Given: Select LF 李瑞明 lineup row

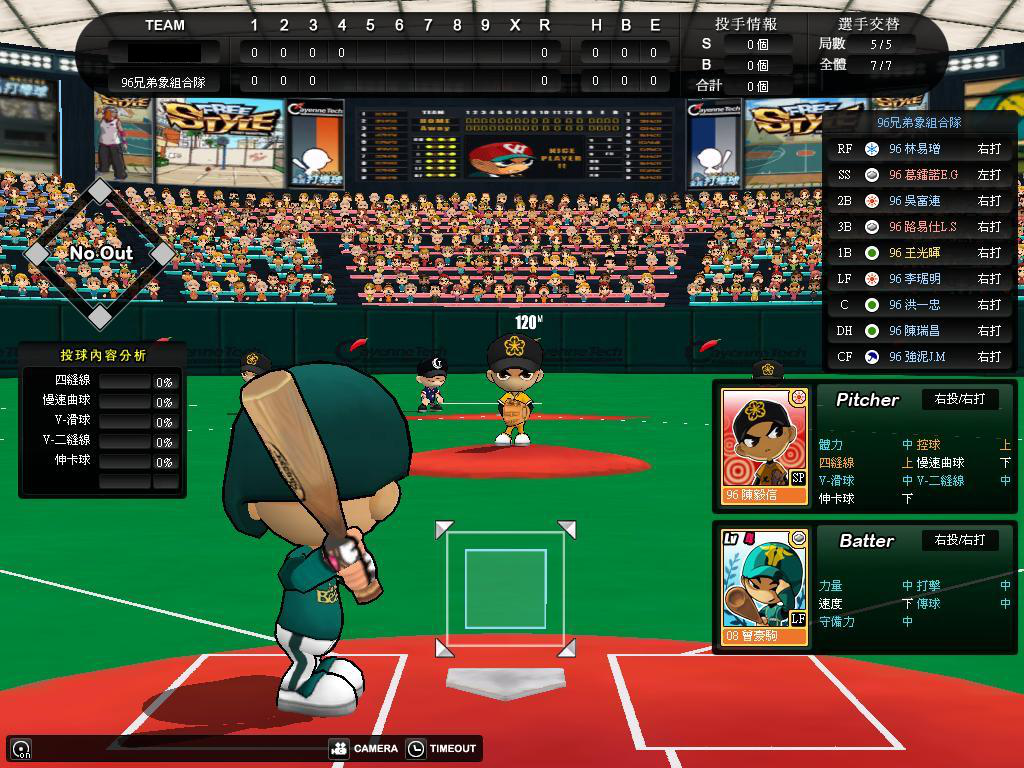Looking at the screenshot, I should pyautogui.click(x=918, y=279).
